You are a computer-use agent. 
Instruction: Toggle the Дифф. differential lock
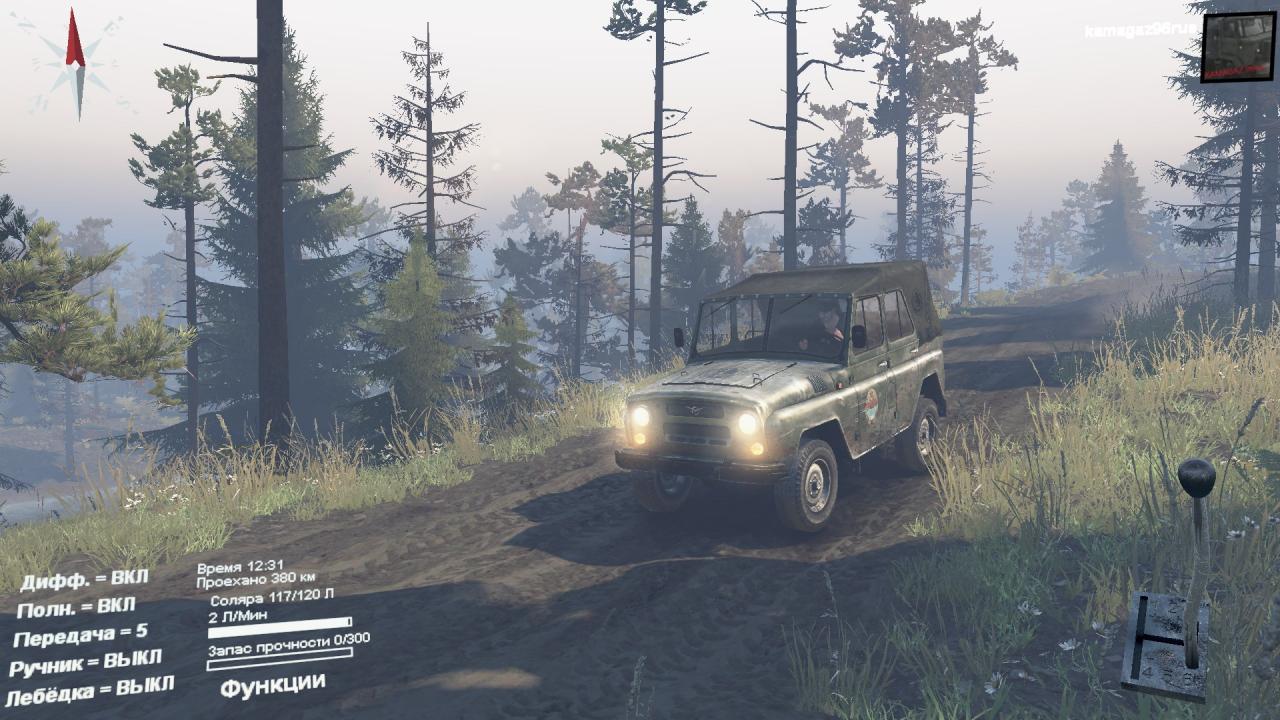pos(85,580)
